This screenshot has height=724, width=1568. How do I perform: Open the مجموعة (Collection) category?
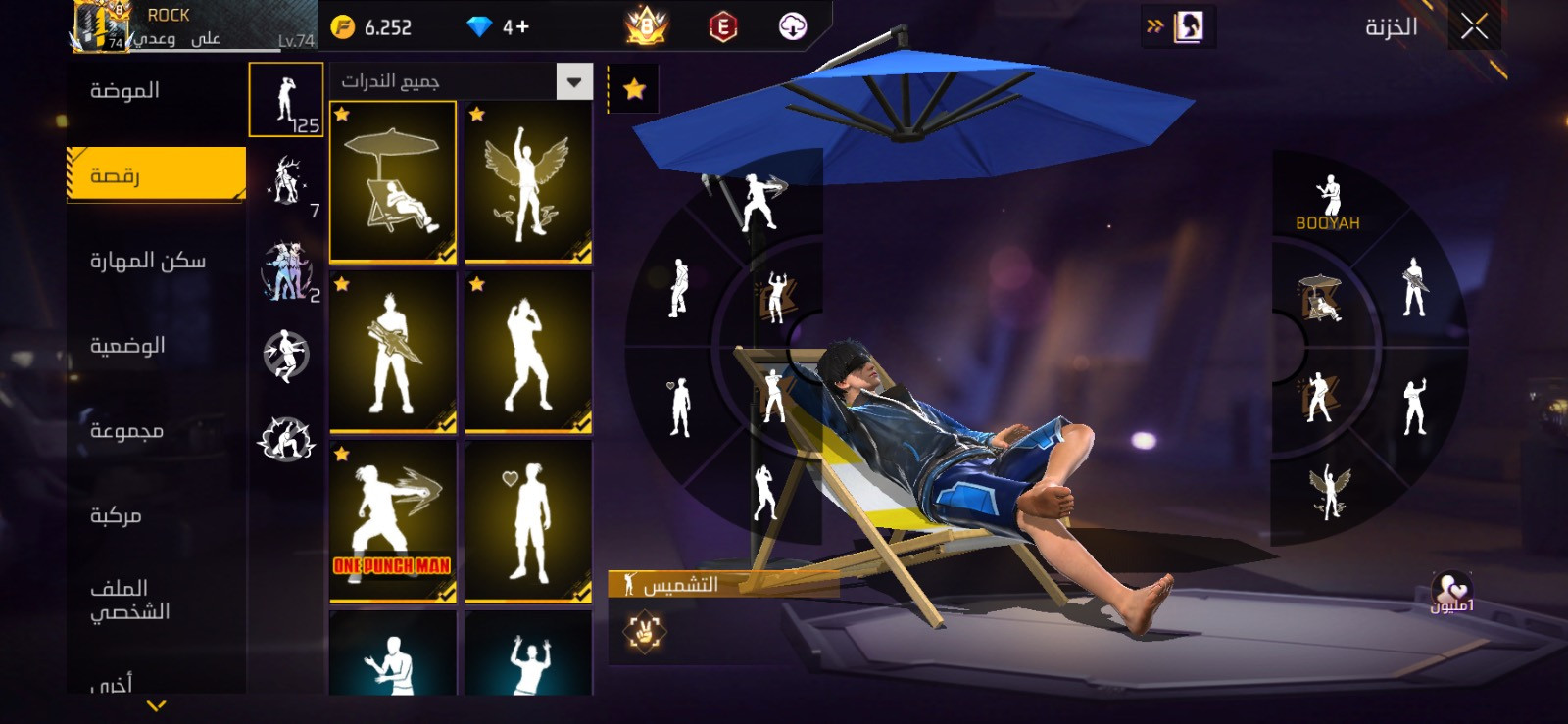point(126,431)
